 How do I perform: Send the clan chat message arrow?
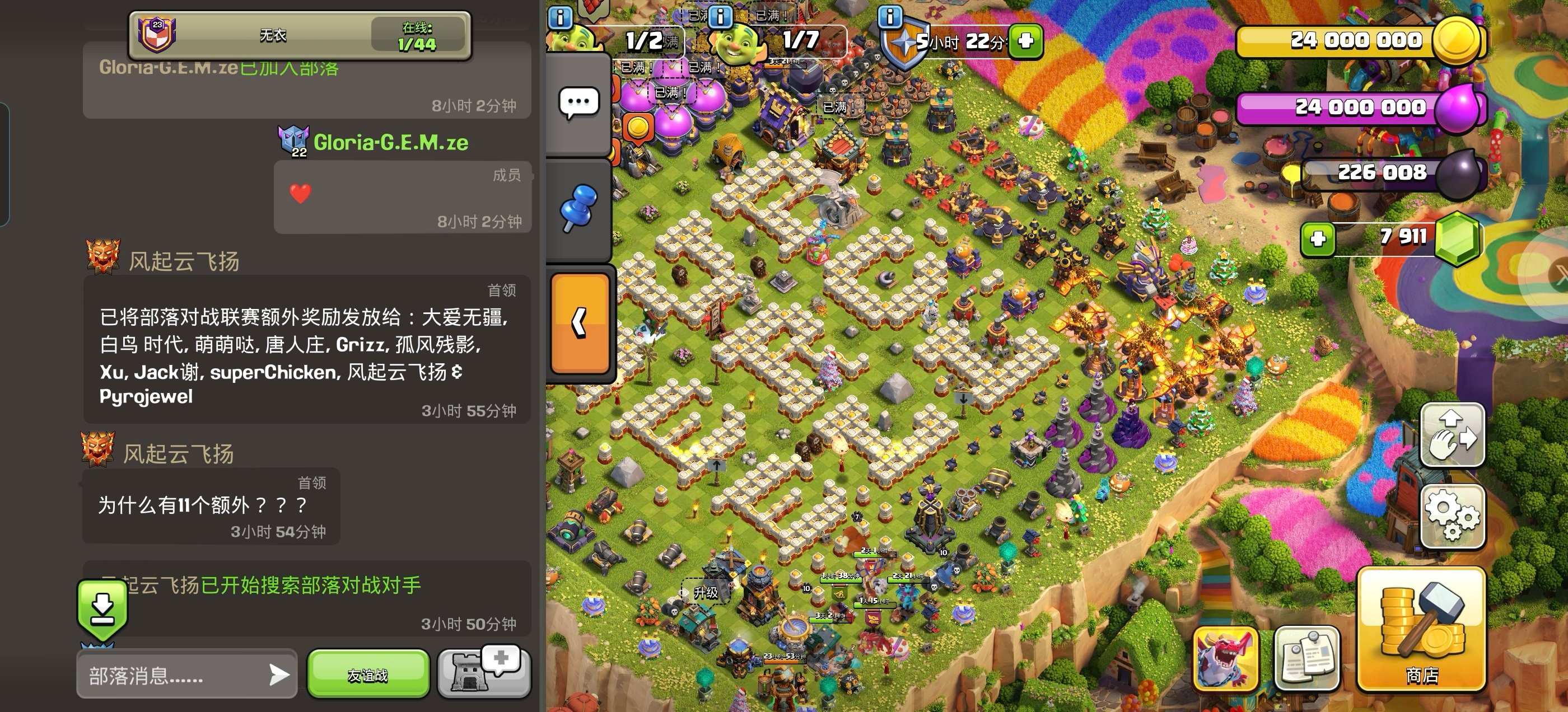[x=279, y=674]
